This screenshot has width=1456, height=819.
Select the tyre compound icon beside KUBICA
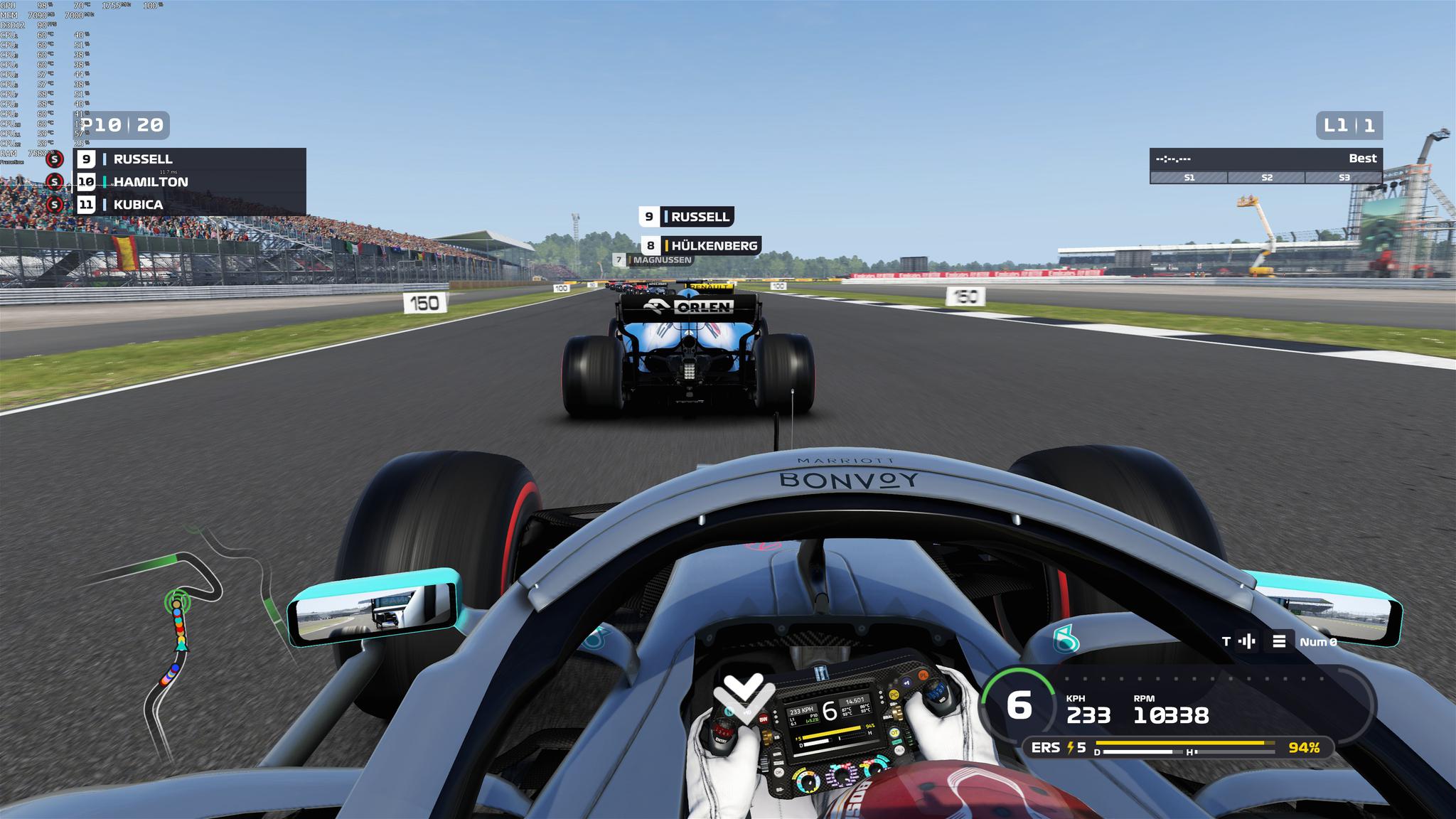pyautogui.click(x=55, y=205)
